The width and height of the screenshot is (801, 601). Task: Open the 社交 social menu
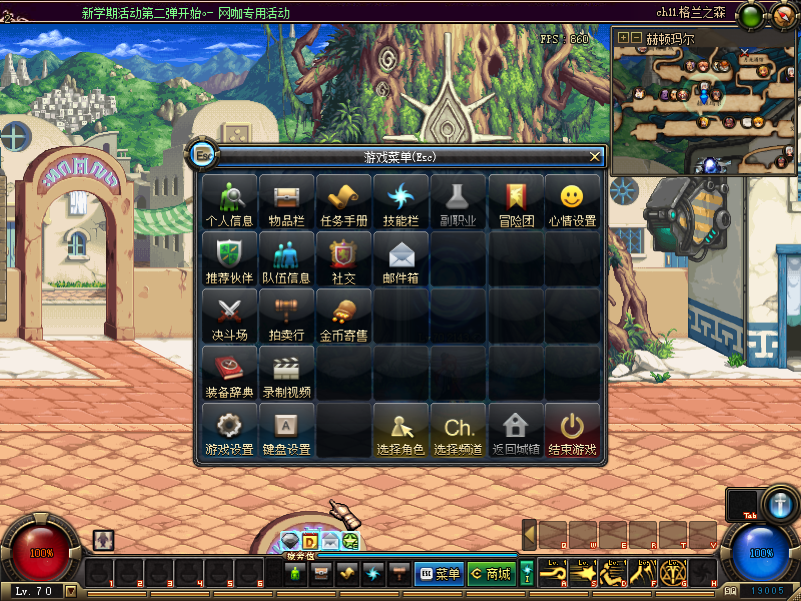tap(344, 260)
